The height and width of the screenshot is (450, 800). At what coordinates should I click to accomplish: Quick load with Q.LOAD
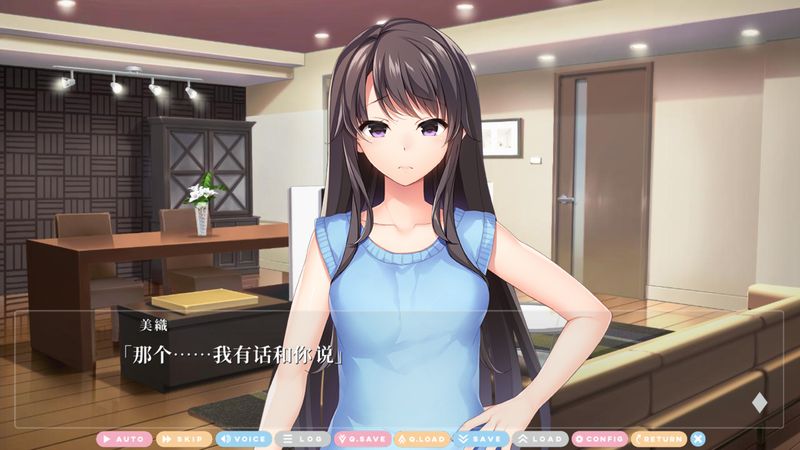click(421, 439)
